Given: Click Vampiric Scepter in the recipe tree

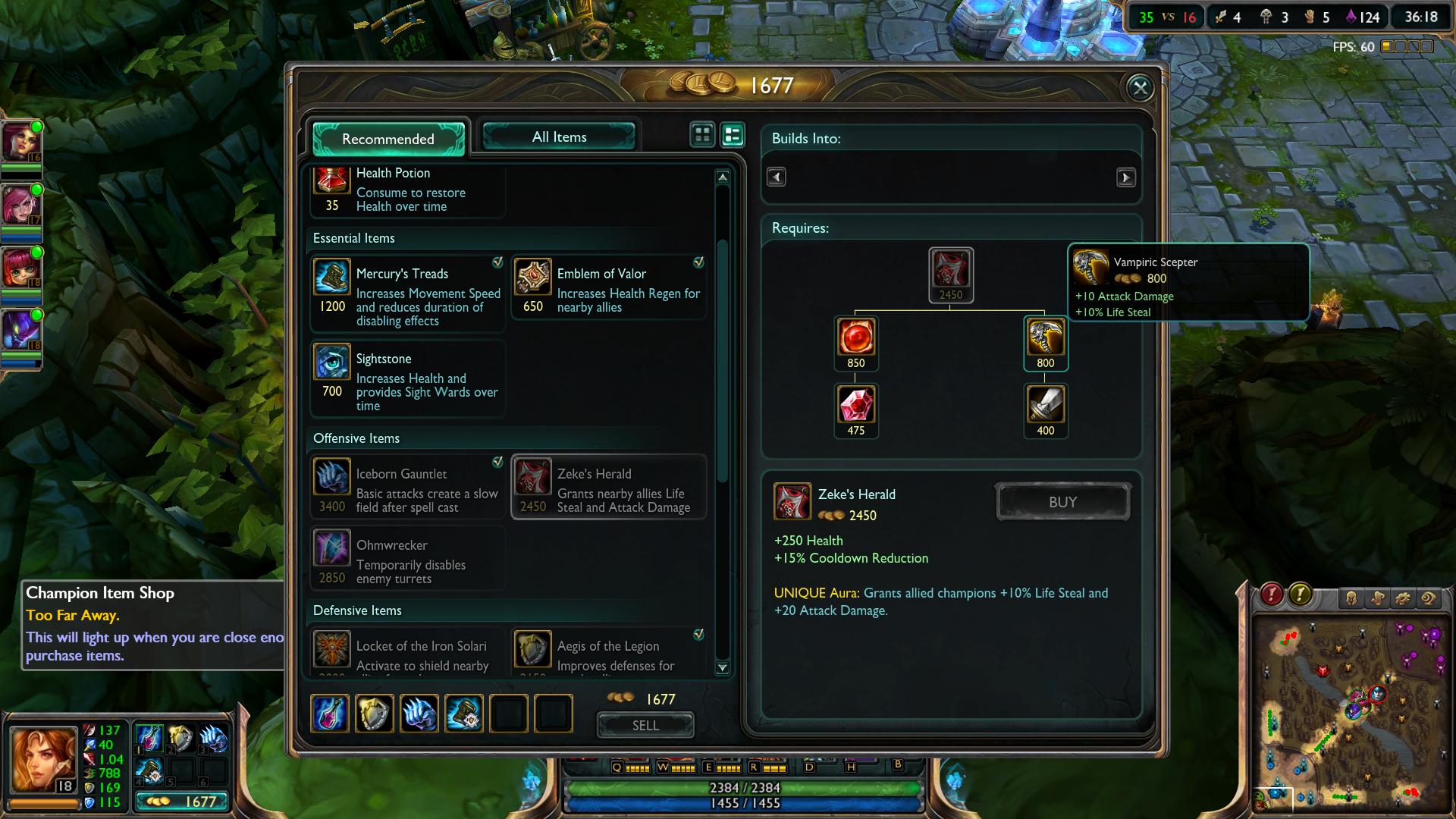Looking at the screenshot, I should coord(1046,337).
